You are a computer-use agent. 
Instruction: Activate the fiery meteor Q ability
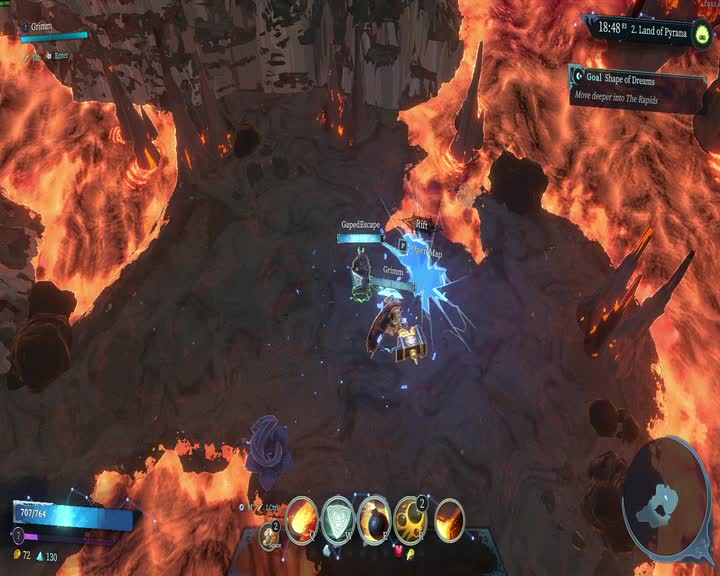302,520
